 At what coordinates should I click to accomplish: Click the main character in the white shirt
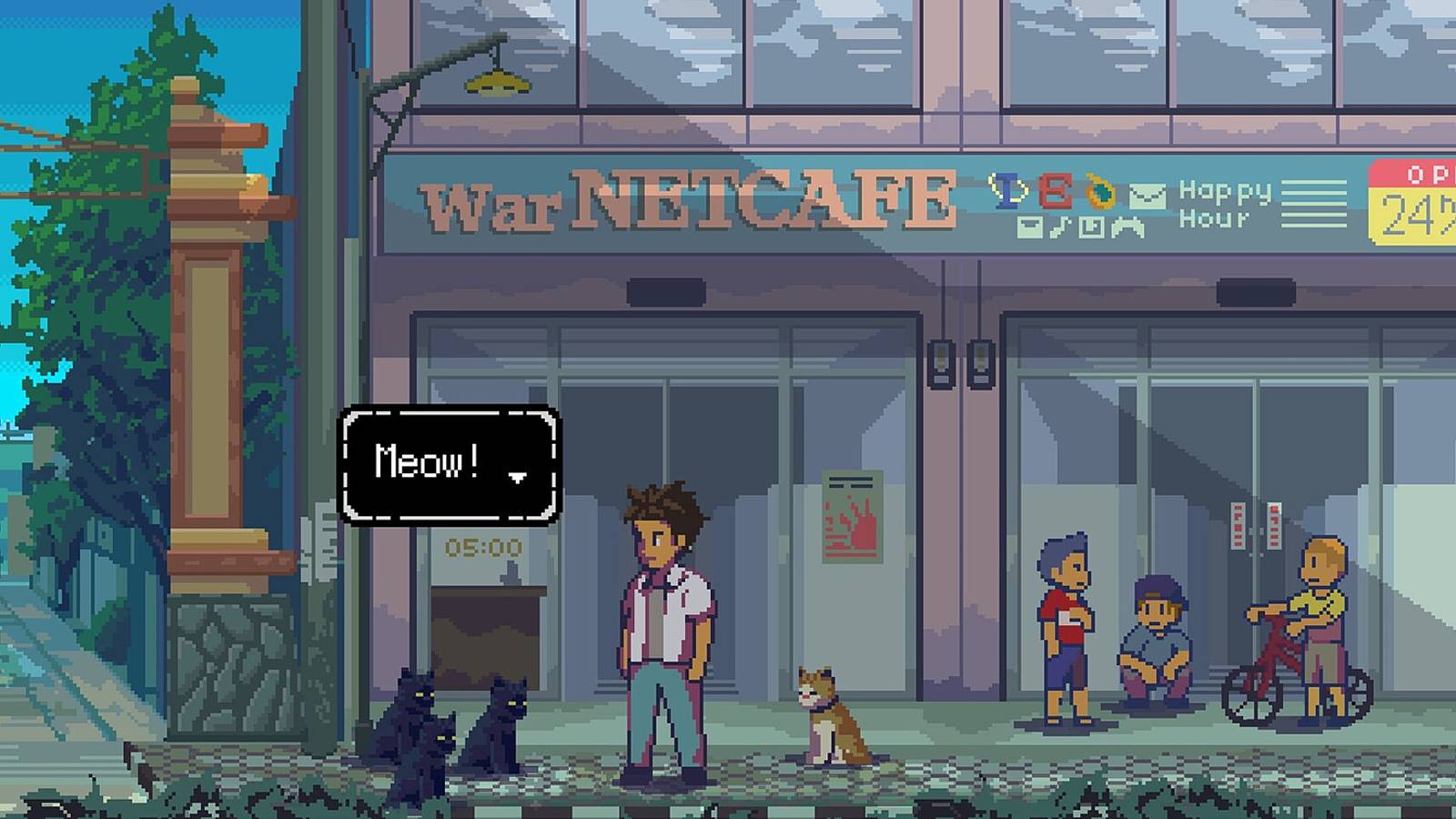(664, 619)
